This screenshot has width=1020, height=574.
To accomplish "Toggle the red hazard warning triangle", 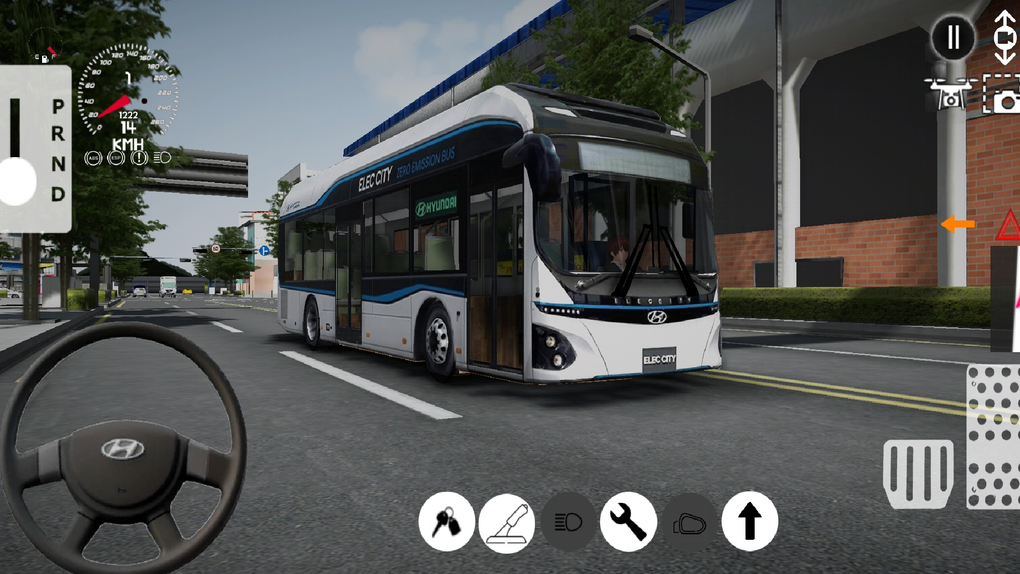I will point(1008,225).
